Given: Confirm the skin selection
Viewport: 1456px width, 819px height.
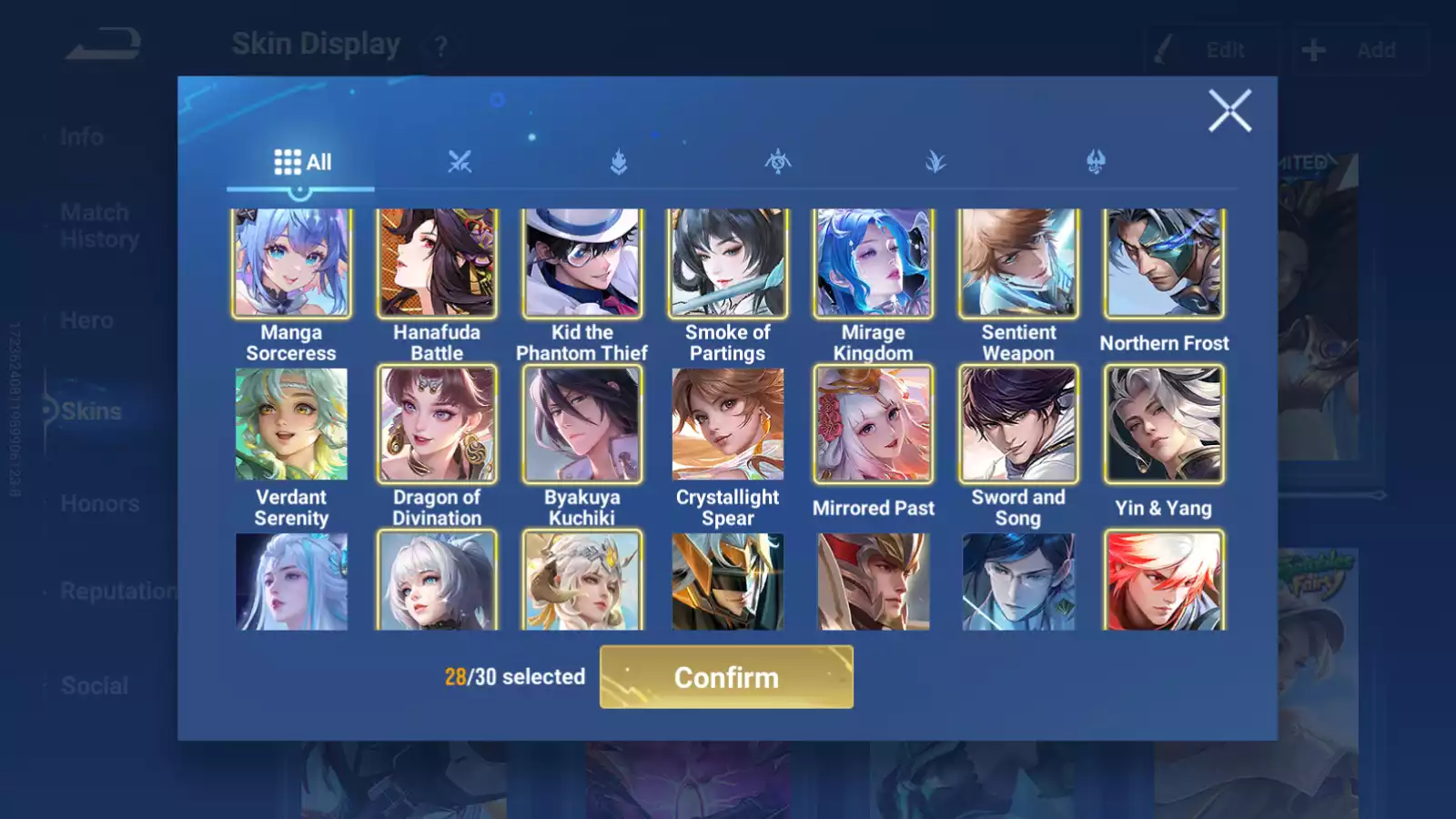Looking at the screenshot, I should (x=726, y=677).
